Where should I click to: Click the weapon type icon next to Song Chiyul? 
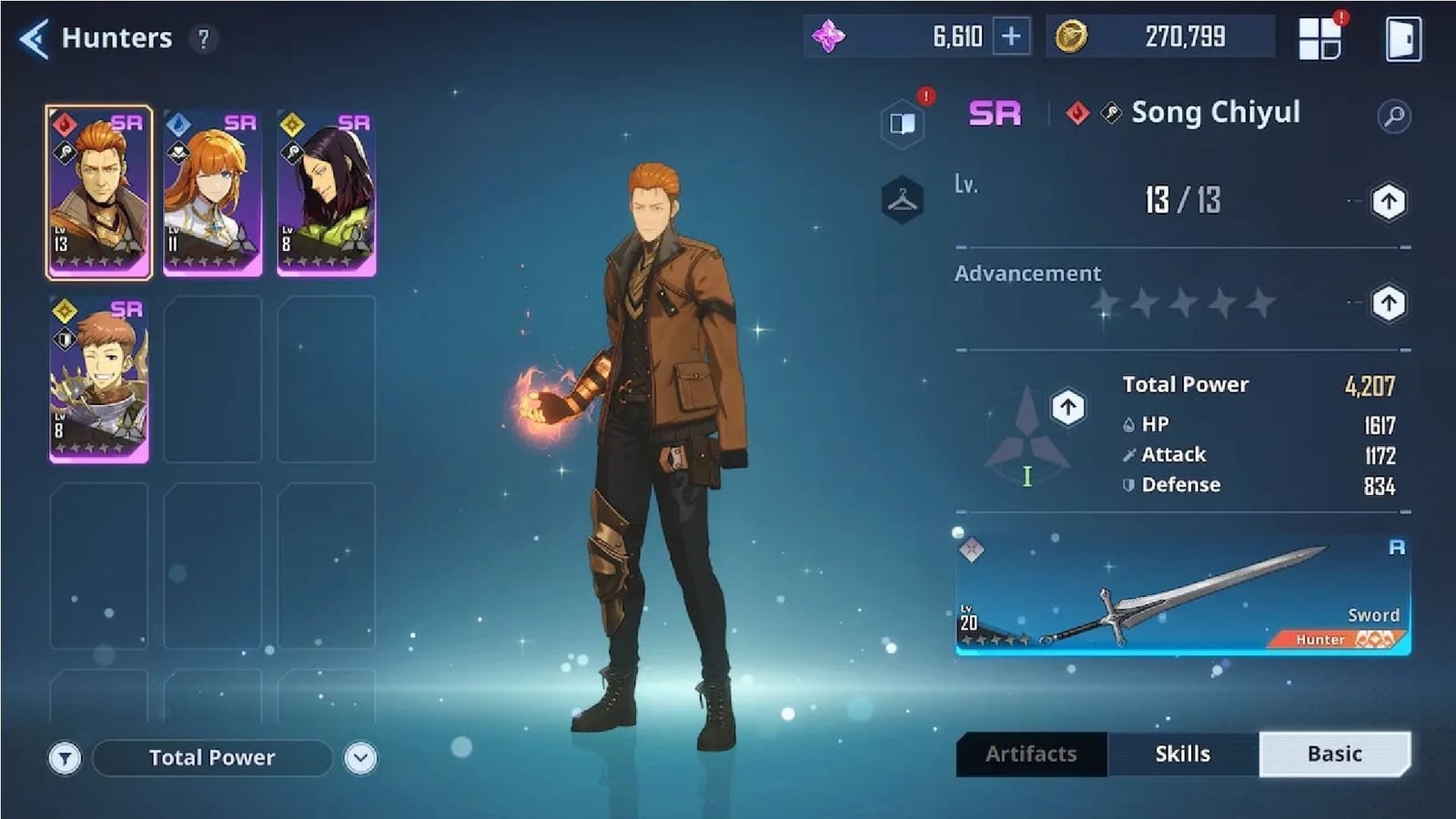click(x=1108, y=112)
